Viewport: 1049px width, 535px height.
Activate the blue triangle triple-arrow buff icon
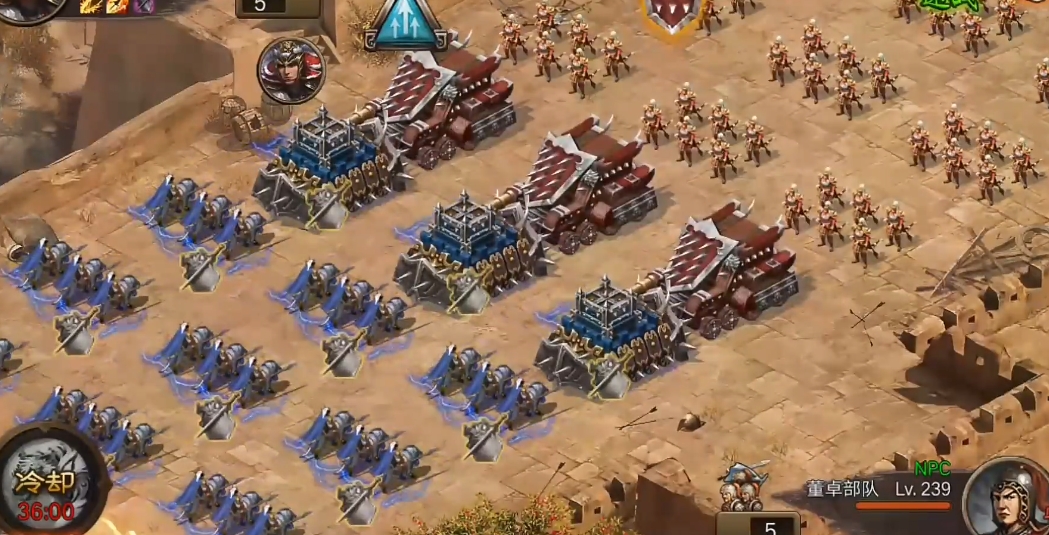[406, 24]
